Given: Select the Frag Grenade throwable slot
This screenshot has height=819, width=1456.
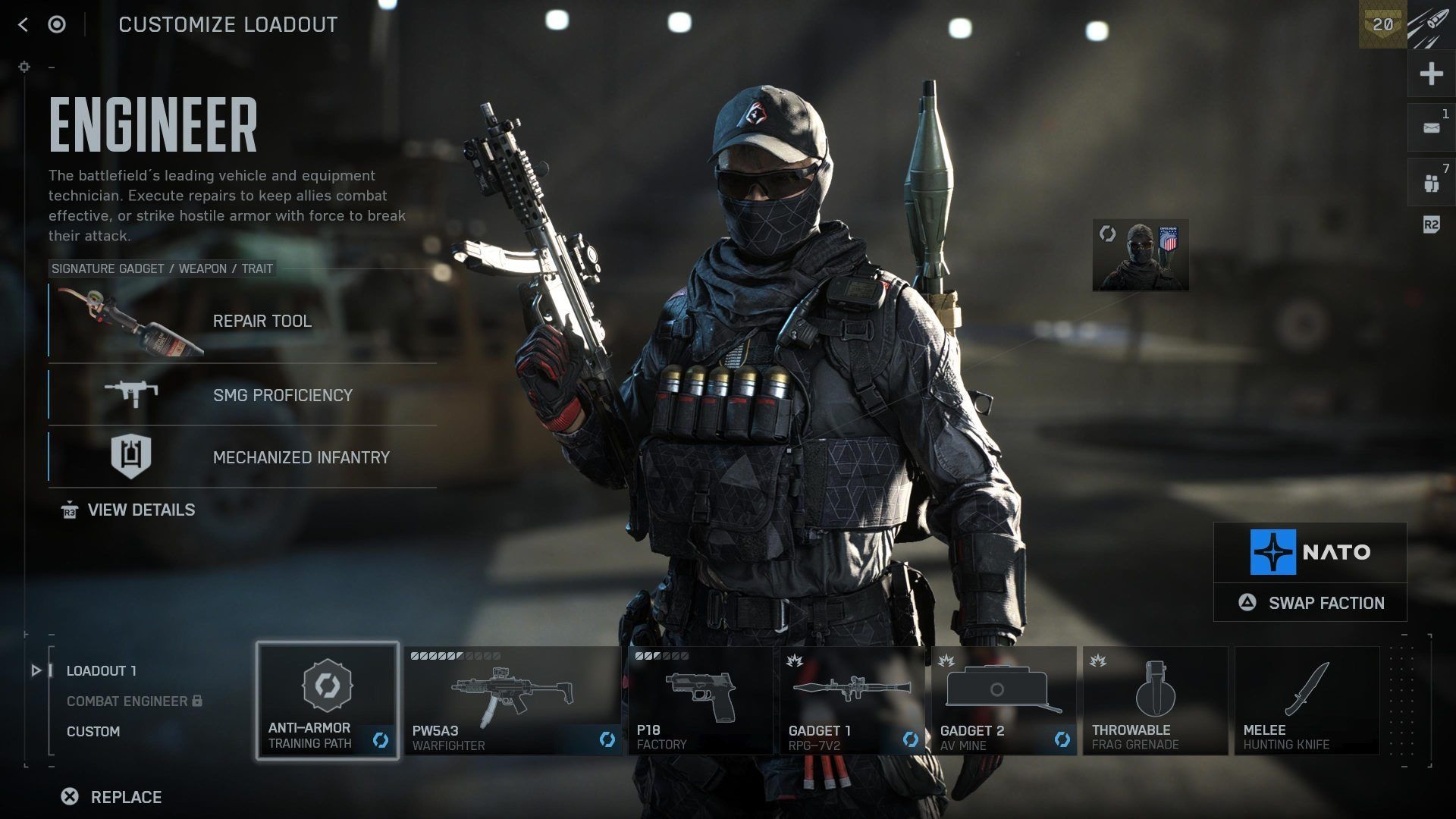Looking at the screenshot, I should pyautogui.click(x=1155, y=701).
